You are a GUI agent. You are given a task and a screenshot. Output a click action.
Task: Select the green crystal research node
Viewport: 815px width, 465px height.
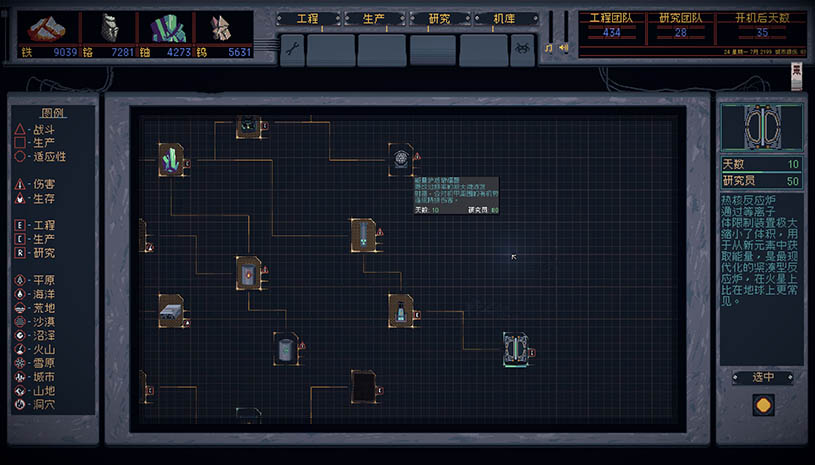(171, 160)
